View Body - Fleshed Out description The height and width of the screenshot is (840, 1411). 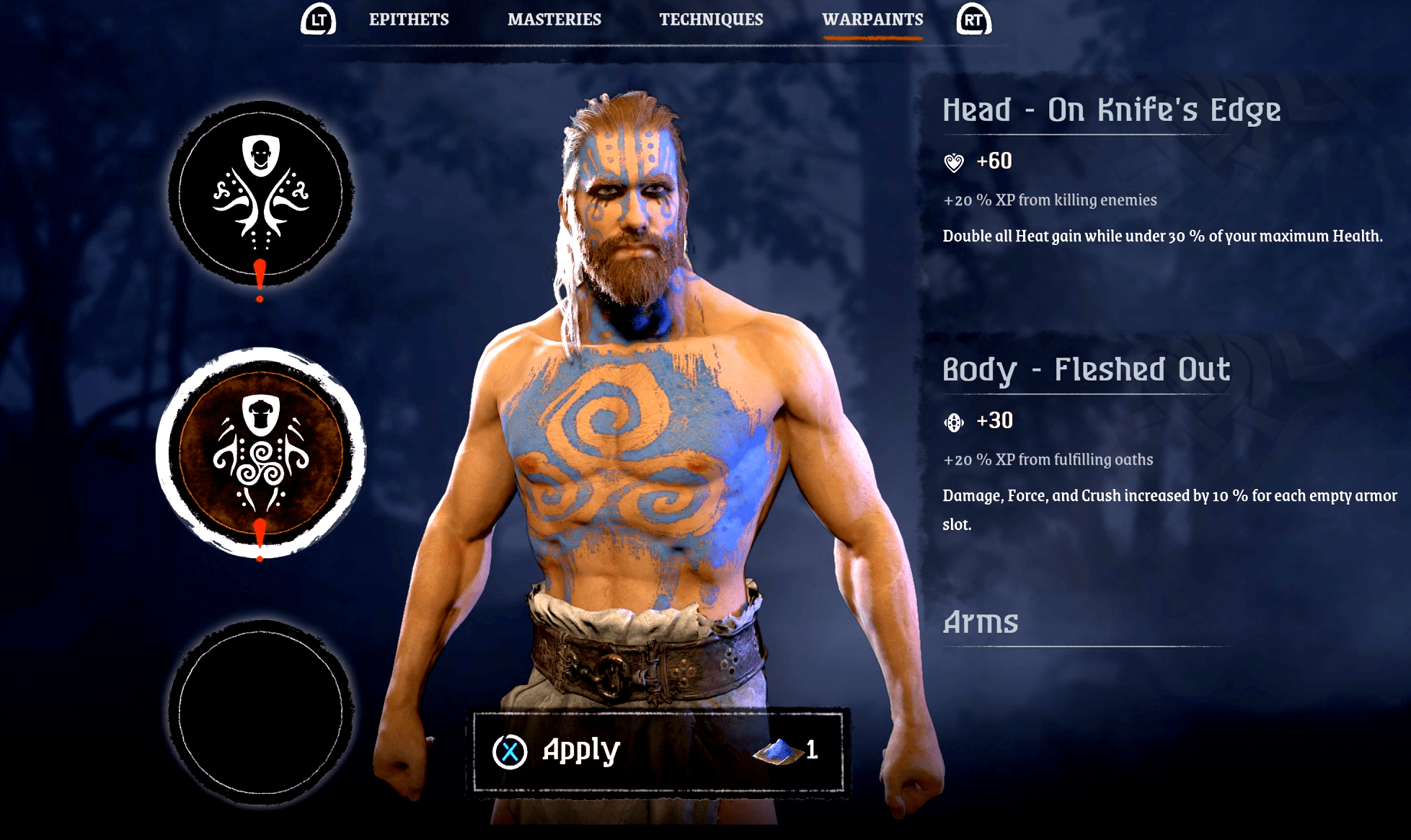(1086, 370)
